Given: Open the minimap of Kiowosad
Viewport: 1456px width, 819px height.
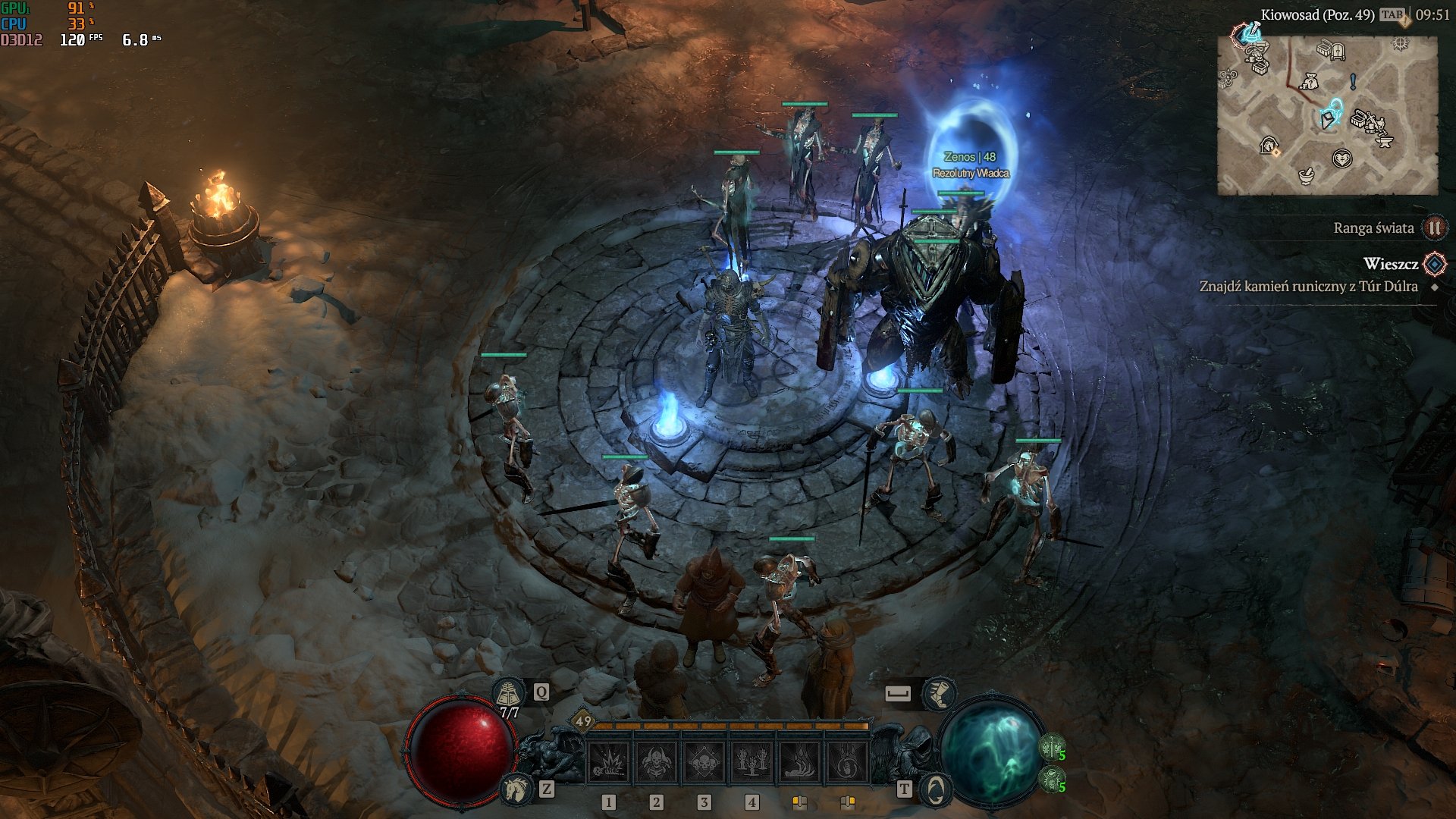Looking at the screenshot, I should pos(1327,115).
